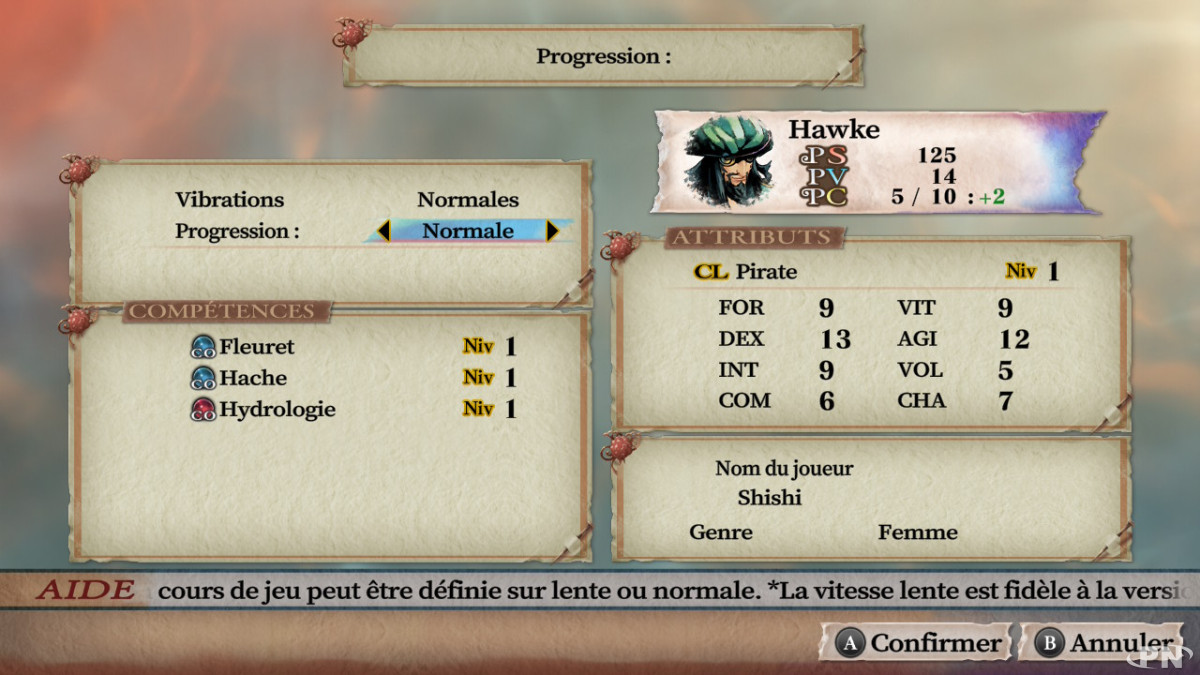Cancel using the Annuler button
Image resolution: width=1200 pixels, height=675 pixels.
[1105, 643]
